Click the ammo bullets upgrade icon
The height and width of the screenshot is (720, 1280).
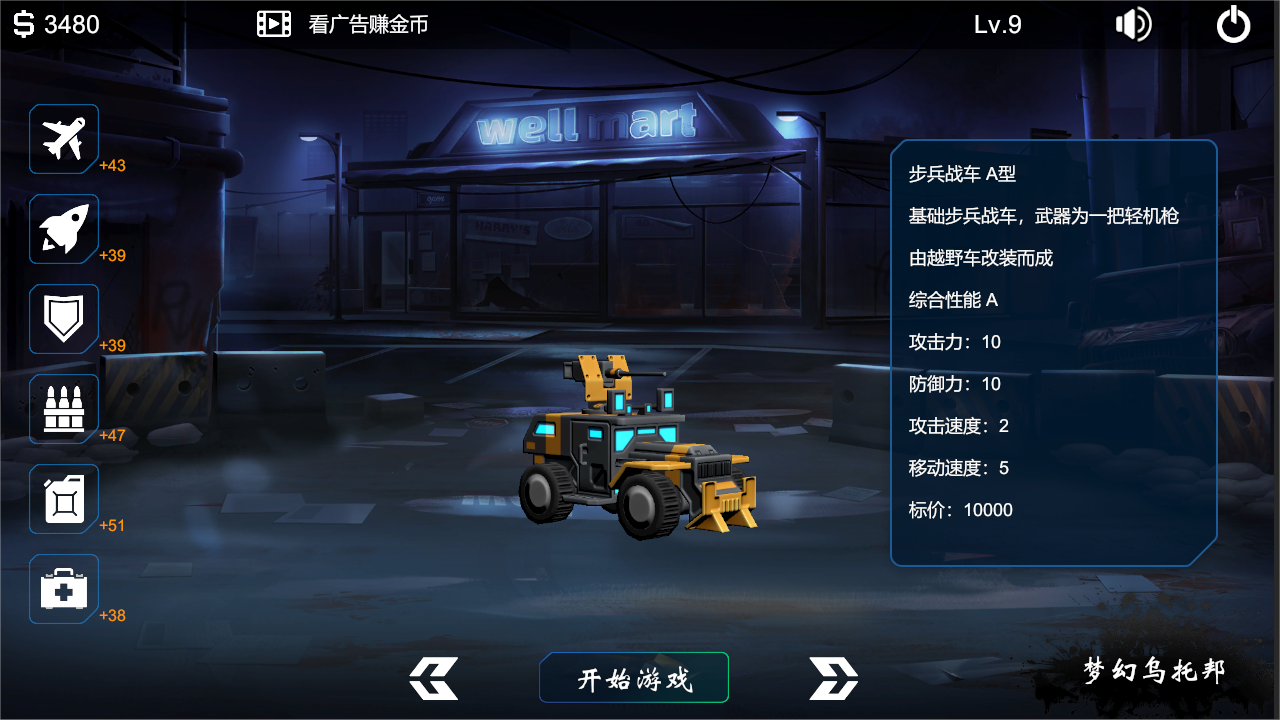(x=64, y=408)
